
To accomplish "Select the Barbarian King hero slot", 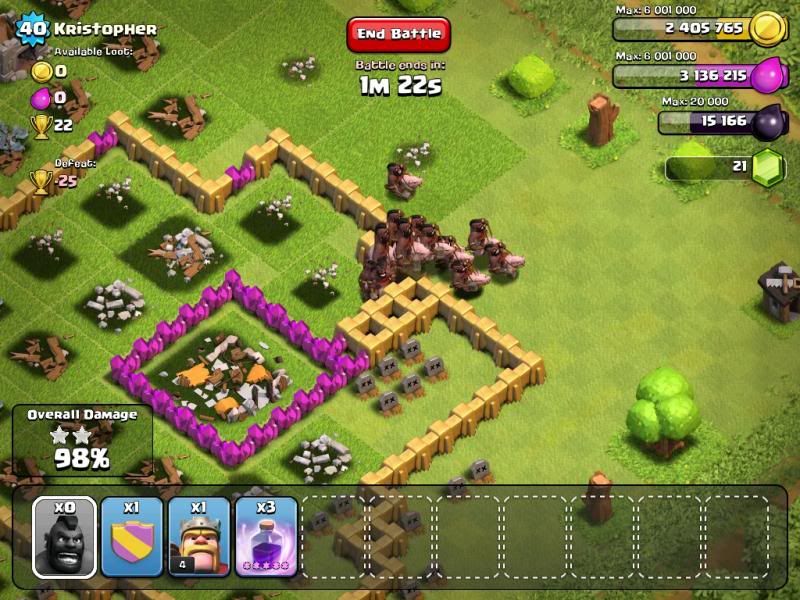I will coord(199,537).
